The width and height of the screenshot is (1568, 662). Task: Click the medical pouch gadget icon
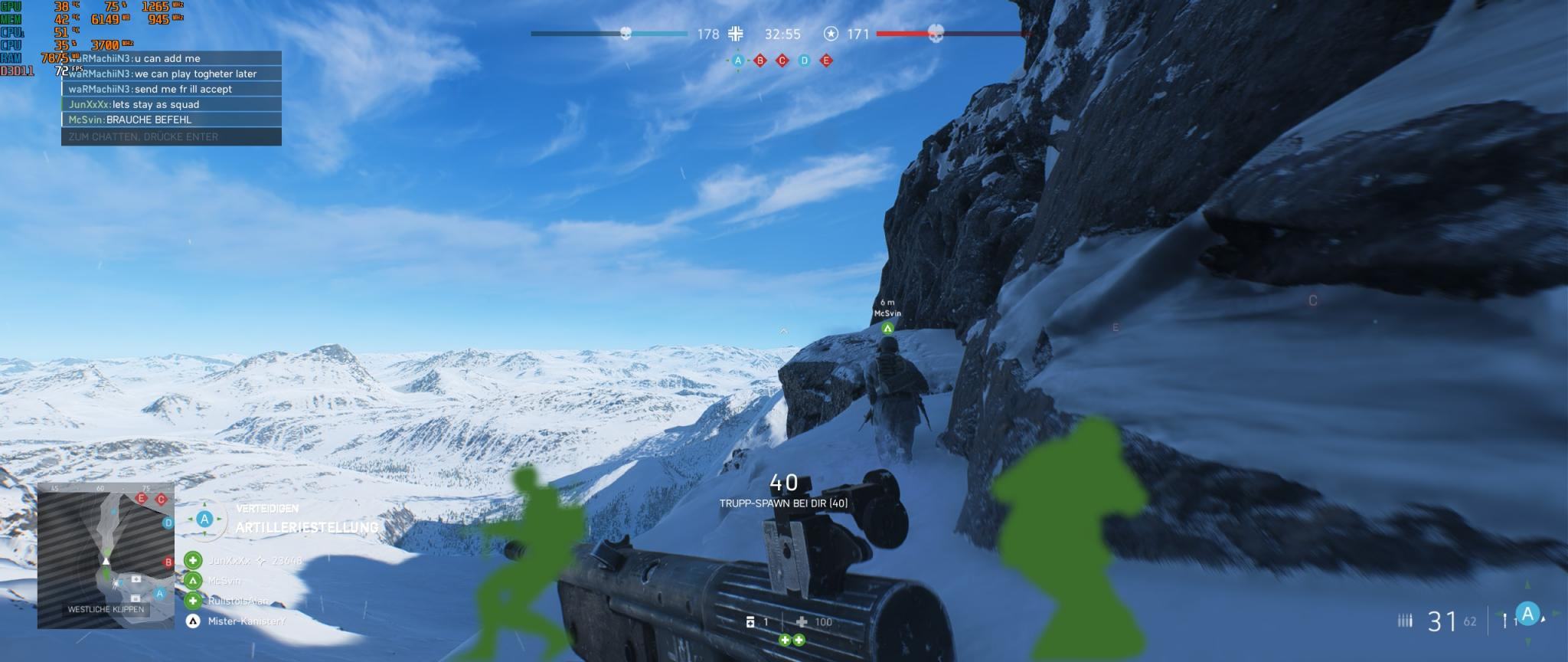pyautogui.click(x=802, y=622)
